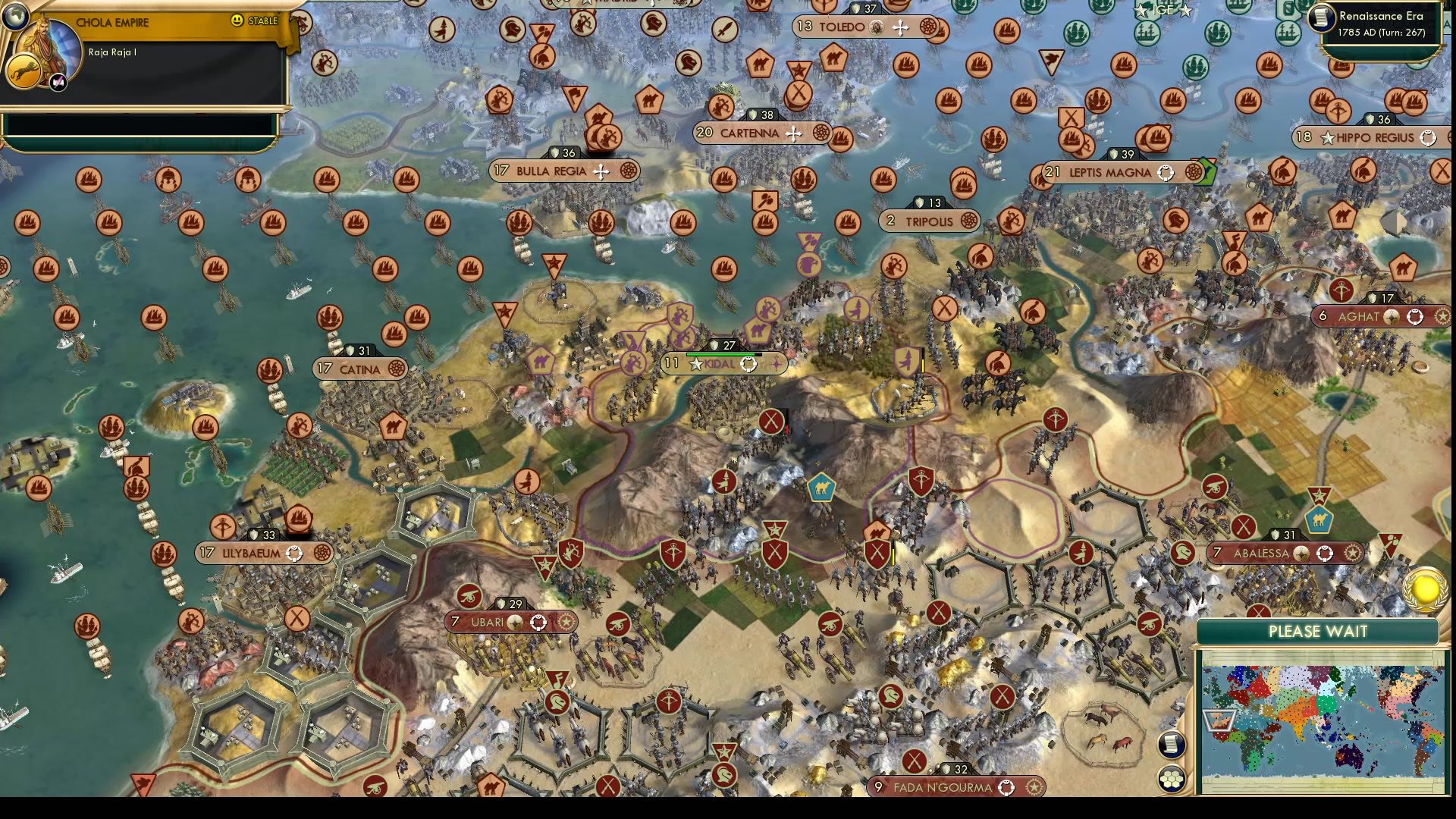Click the purple icon below the leader portrait
This screenshot has height=819, width=1456.
(x=56, y=80)
